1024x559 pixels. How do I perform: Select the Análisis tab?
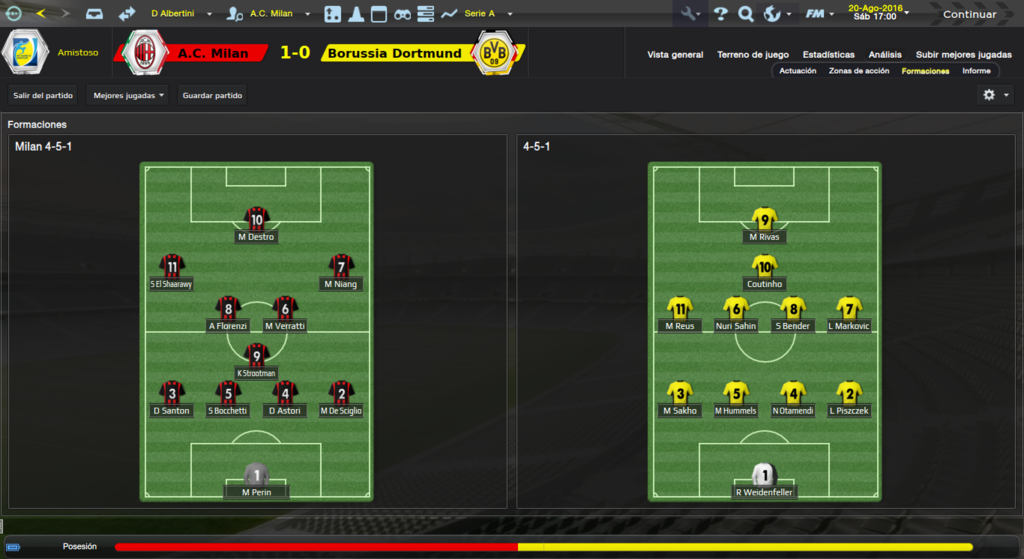(x=884, y=55)
